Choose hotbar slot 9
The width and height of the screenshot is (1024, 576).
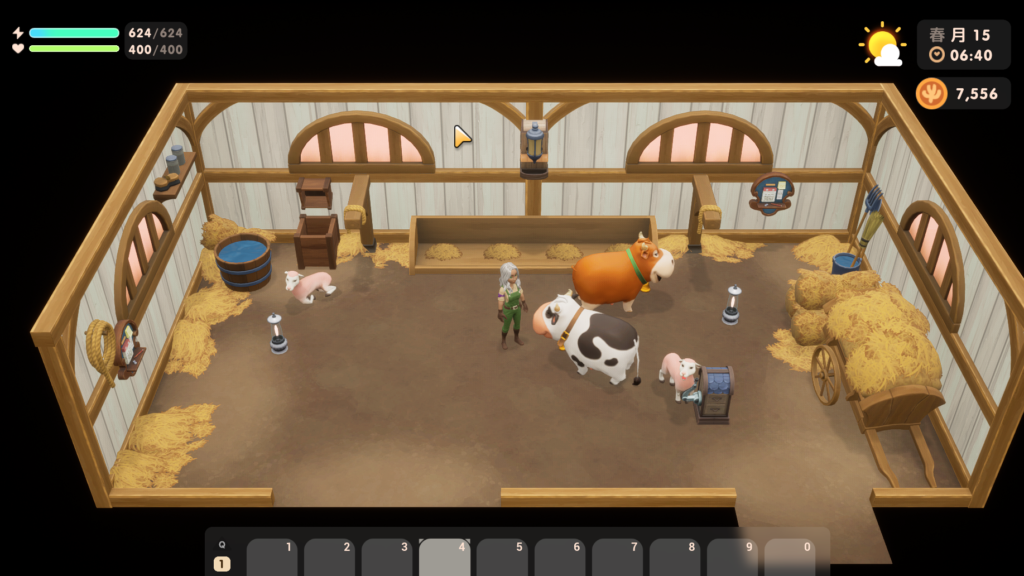732,558
